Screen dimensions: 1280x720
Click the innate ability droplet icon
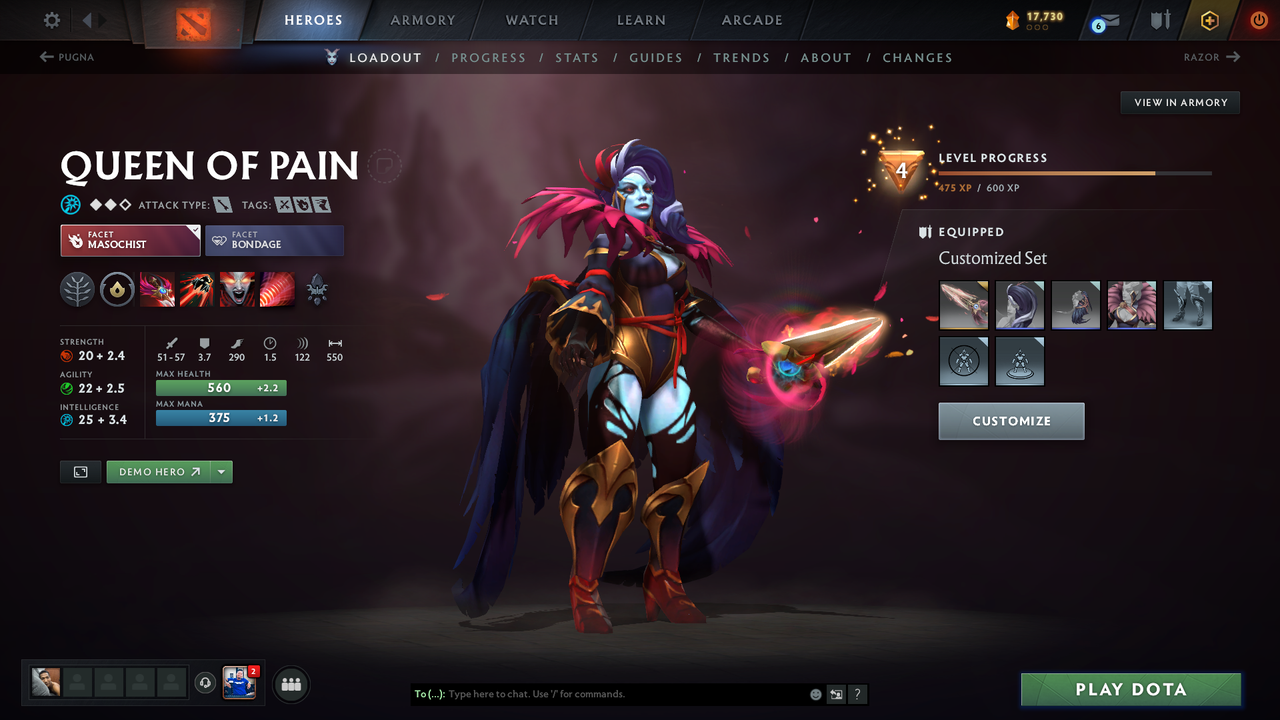pyautogui.click(x=117, y=290)
